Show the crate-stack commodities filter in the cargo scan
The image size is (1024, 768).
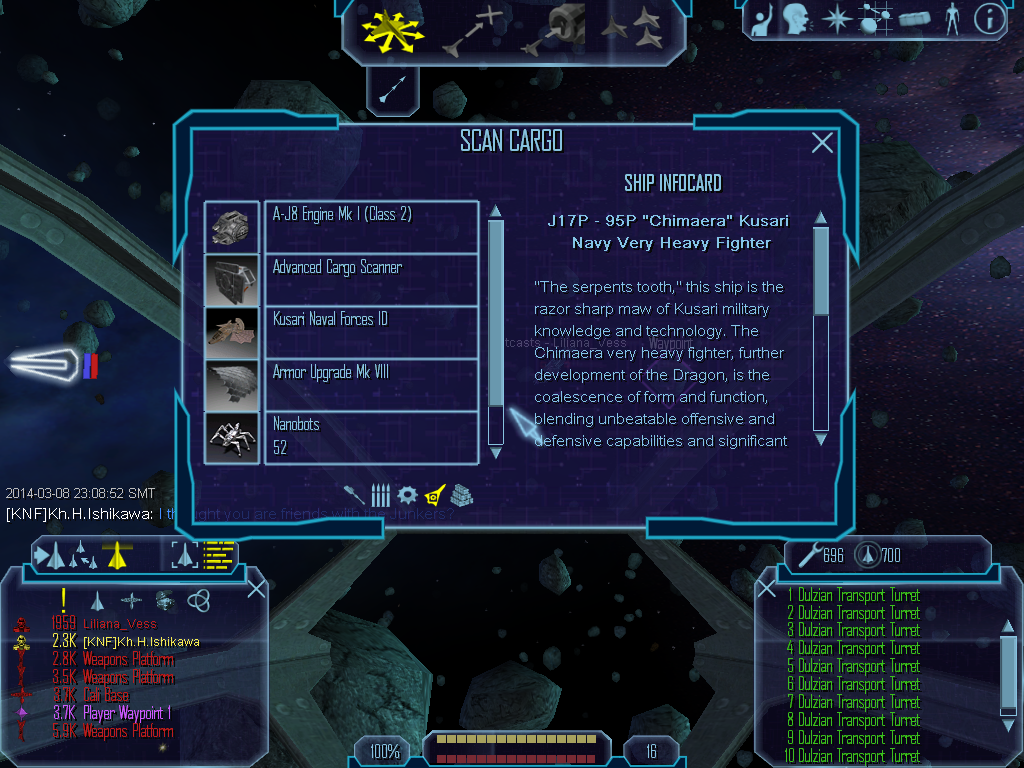click(x=461, y=494)
